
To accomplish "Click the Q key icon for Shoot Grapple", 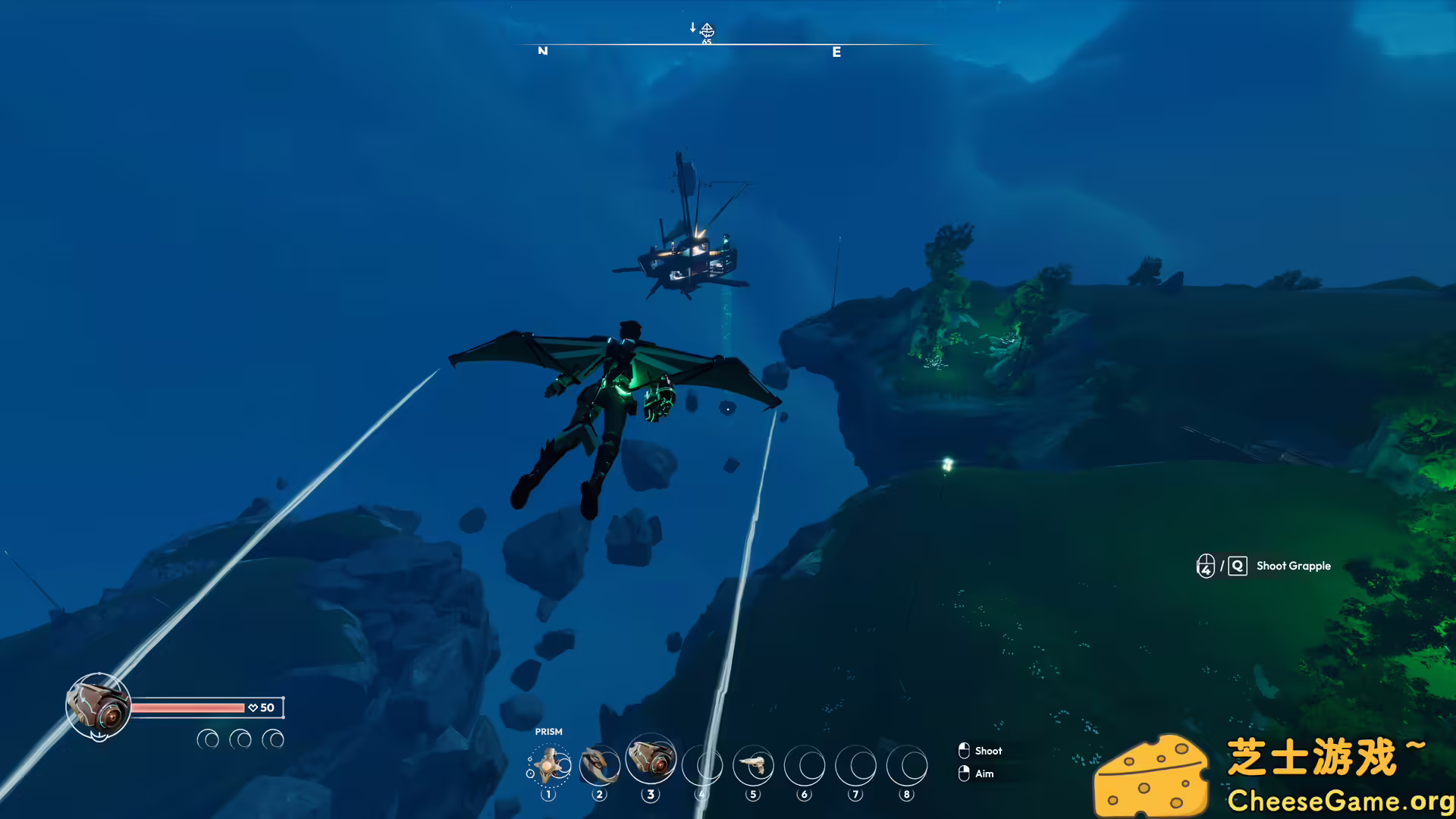I will point(1238,566).
